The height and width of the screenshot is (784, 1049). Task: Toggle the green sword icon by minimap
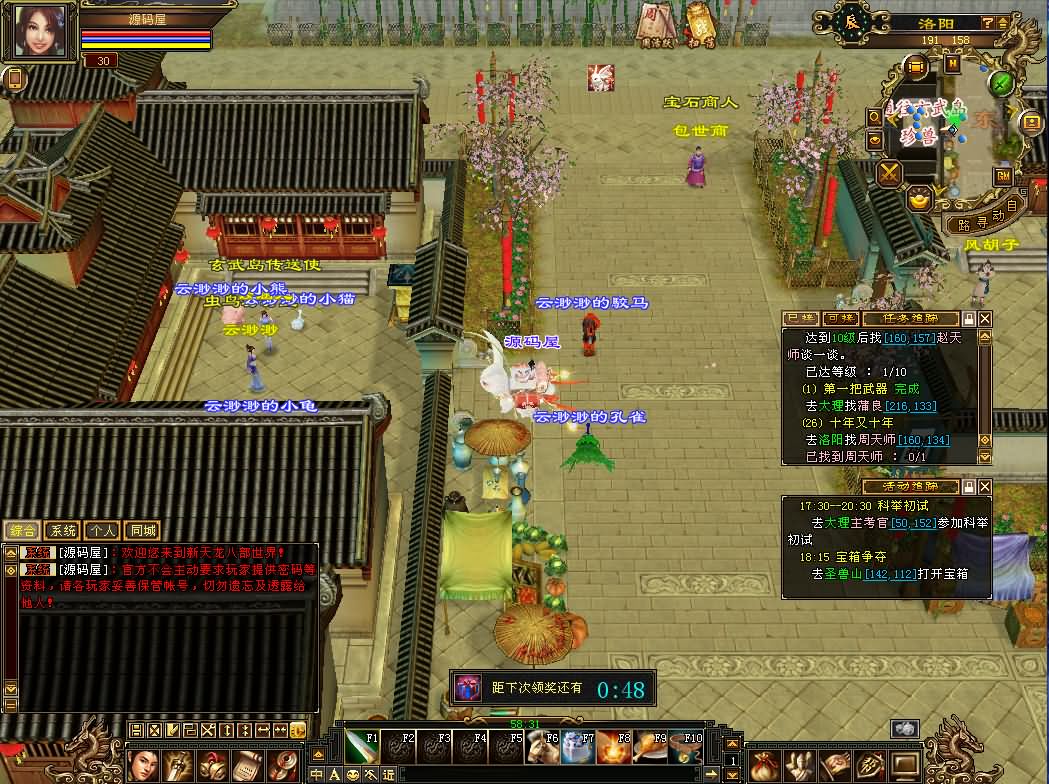[x=1002, y=82]
